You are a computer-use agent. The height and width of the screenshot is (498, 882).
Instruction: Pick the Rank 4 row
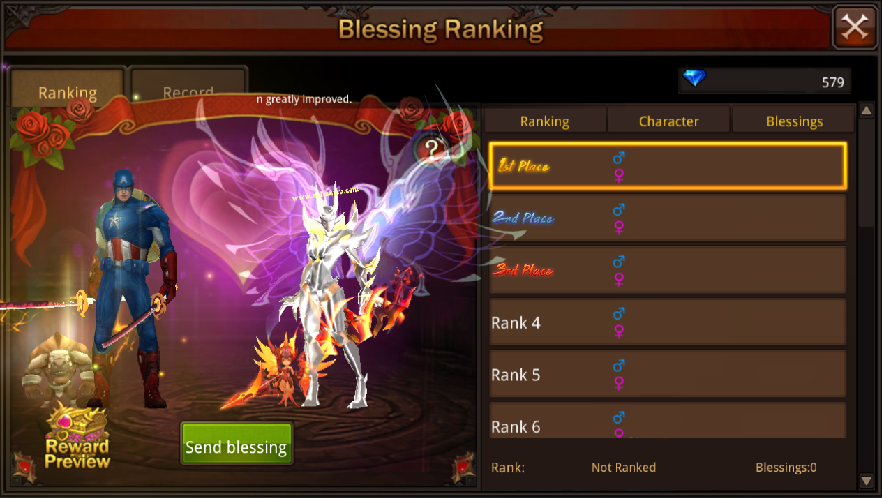[667, 322]
